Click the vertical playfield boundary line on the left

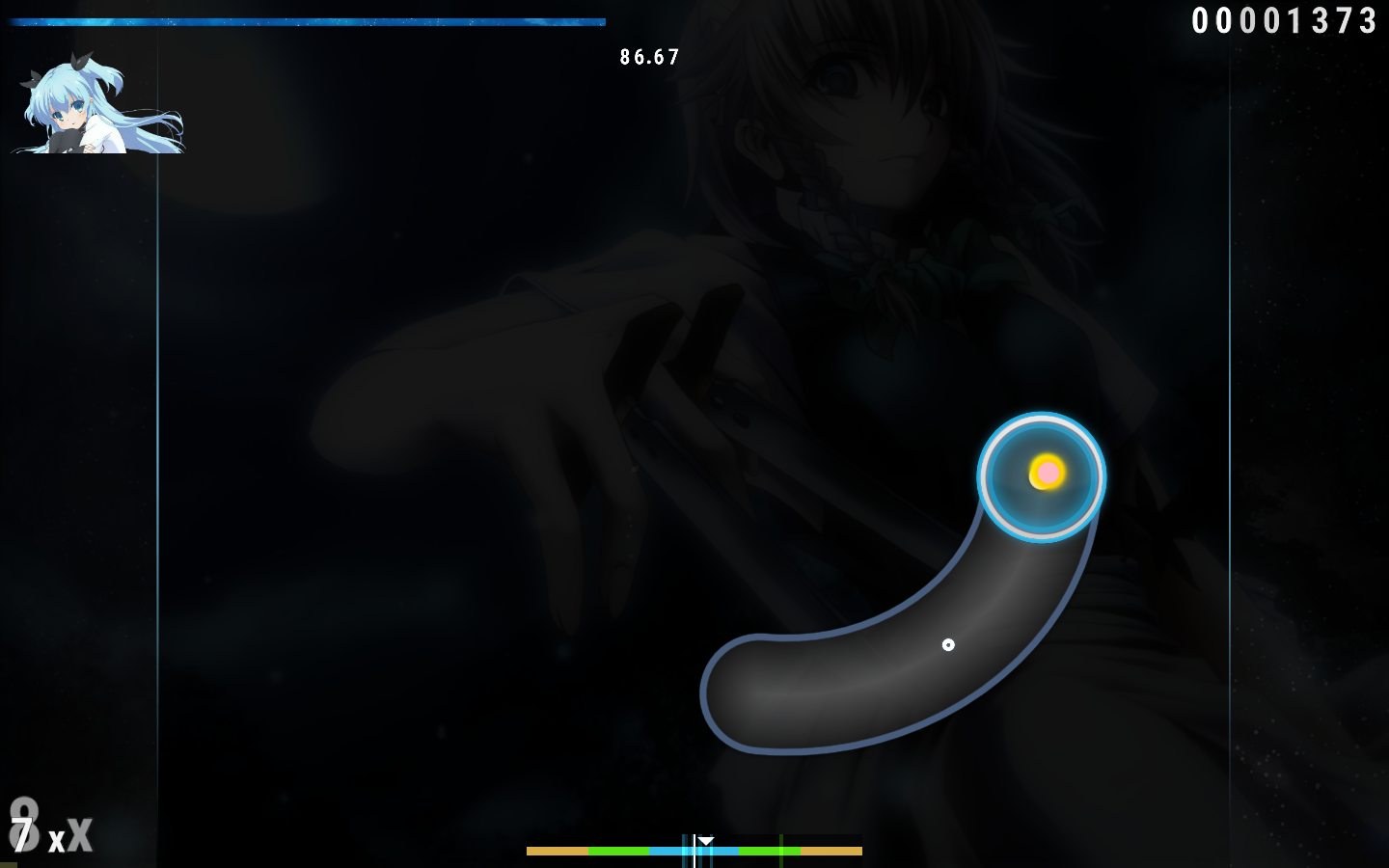[157, 434]
